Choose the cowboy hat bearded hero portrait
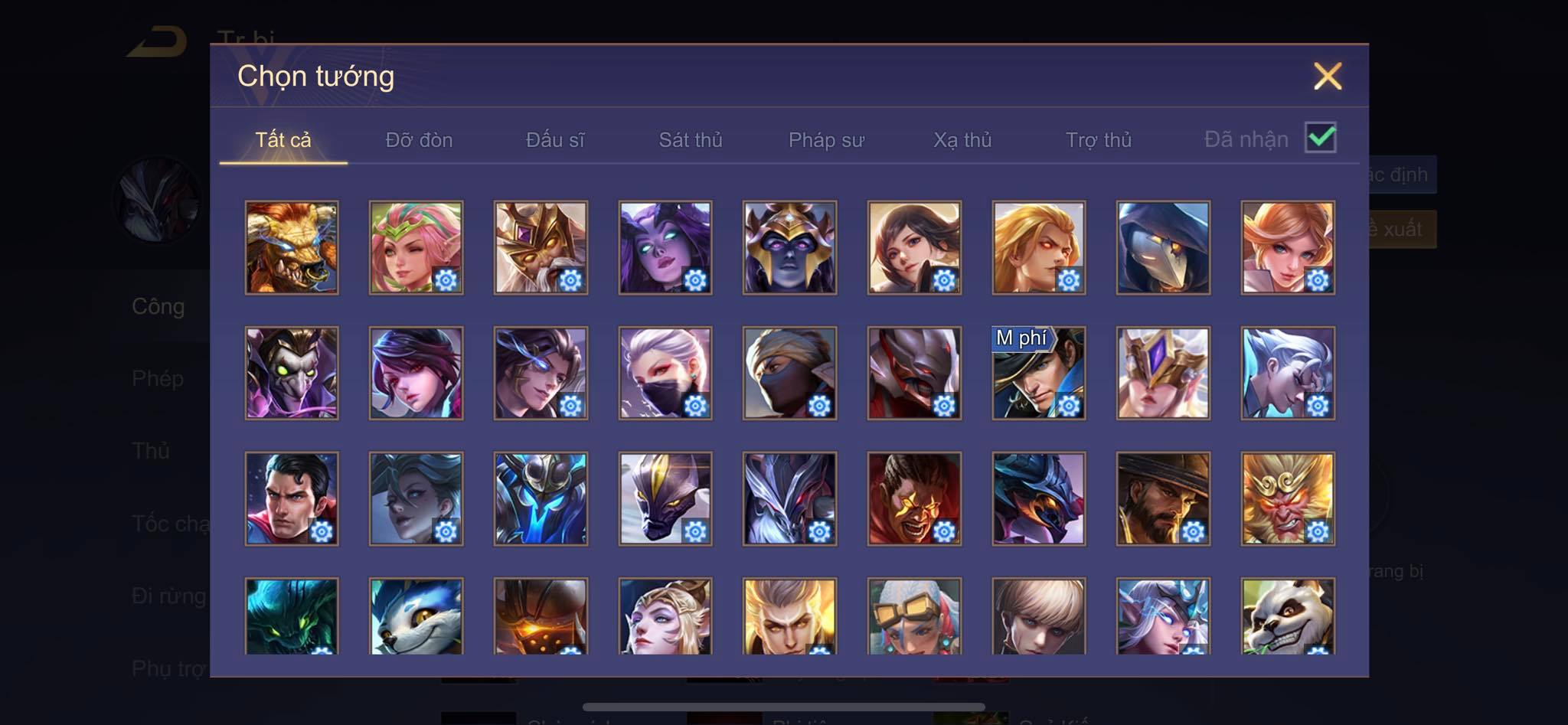This screenshot has width=1568, height=725. click(1163, 498)
